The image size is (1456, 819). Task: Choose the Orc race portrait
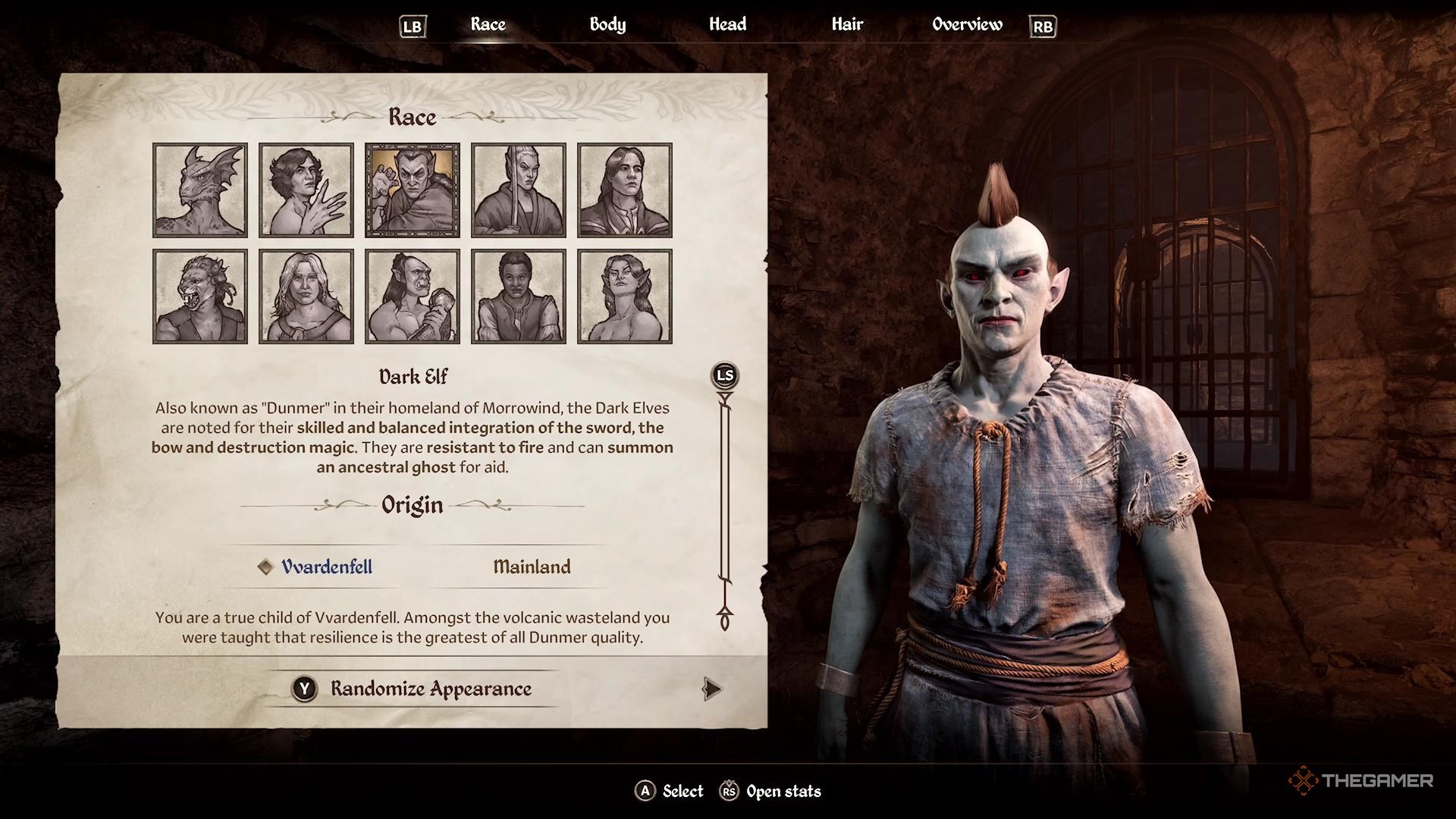[x=413, y=297]
